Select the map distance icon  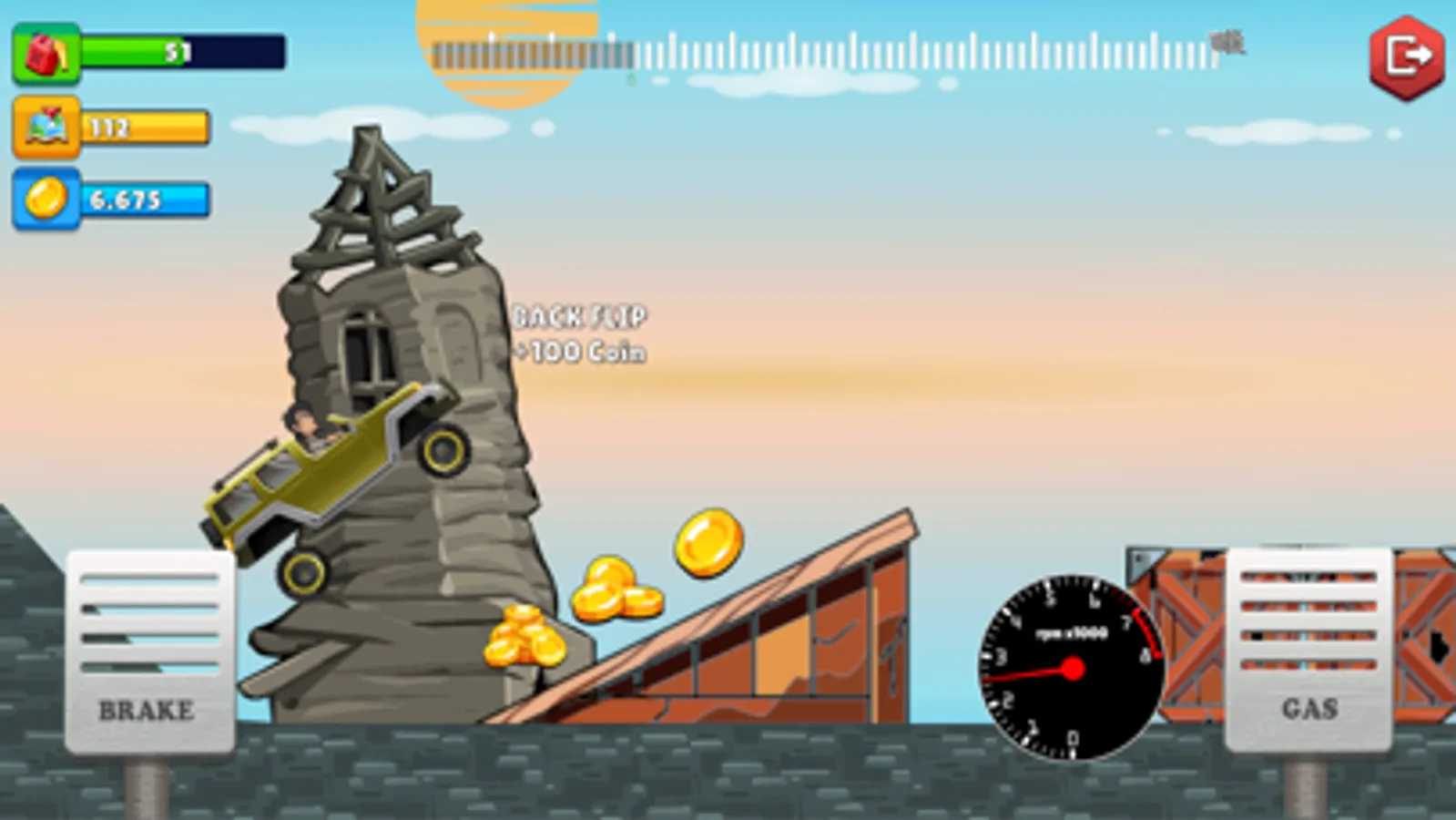coord(46,126)
